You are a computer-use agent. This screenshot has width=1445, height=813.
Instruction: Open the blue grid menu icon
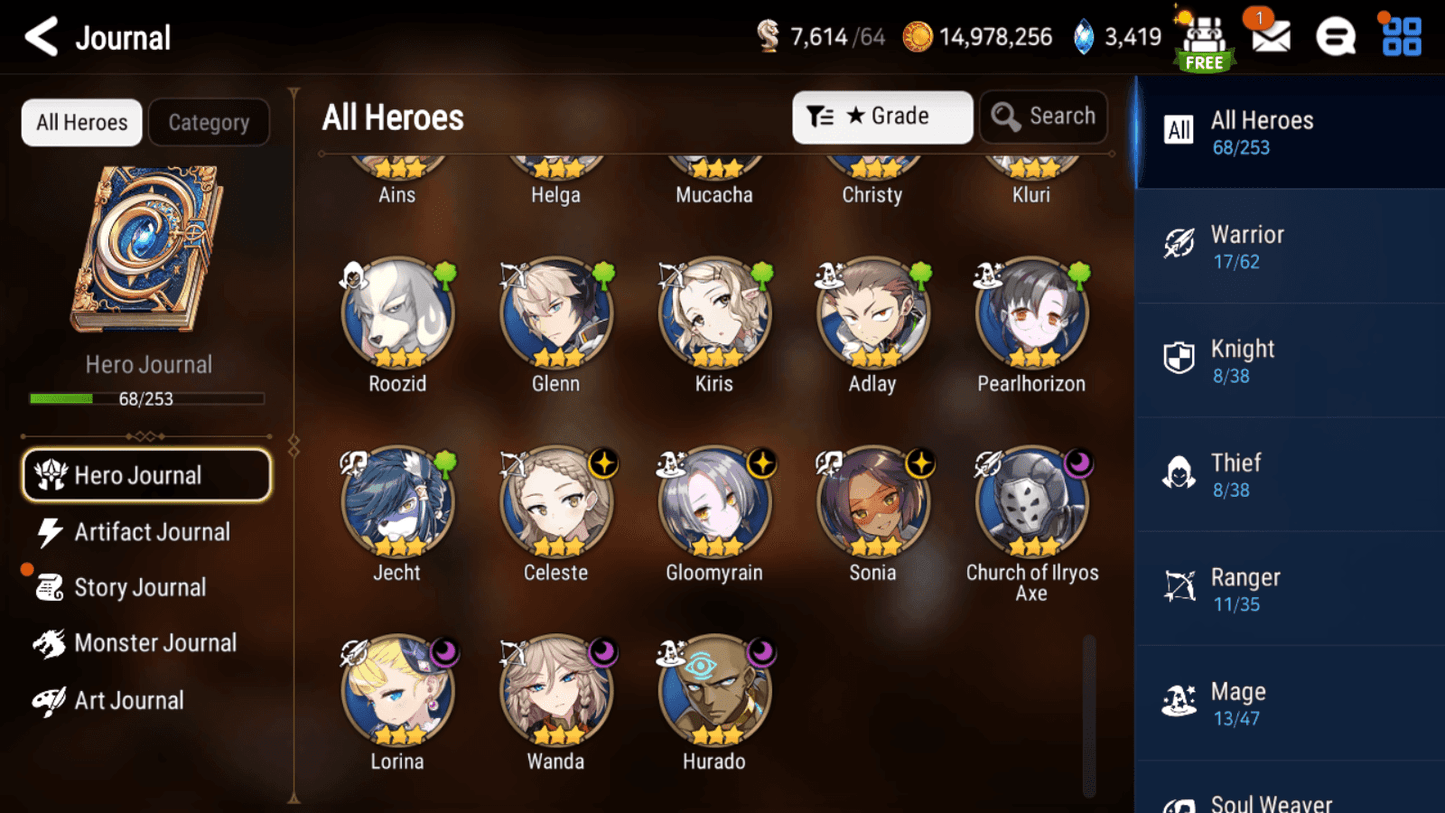coord(1400,36)
